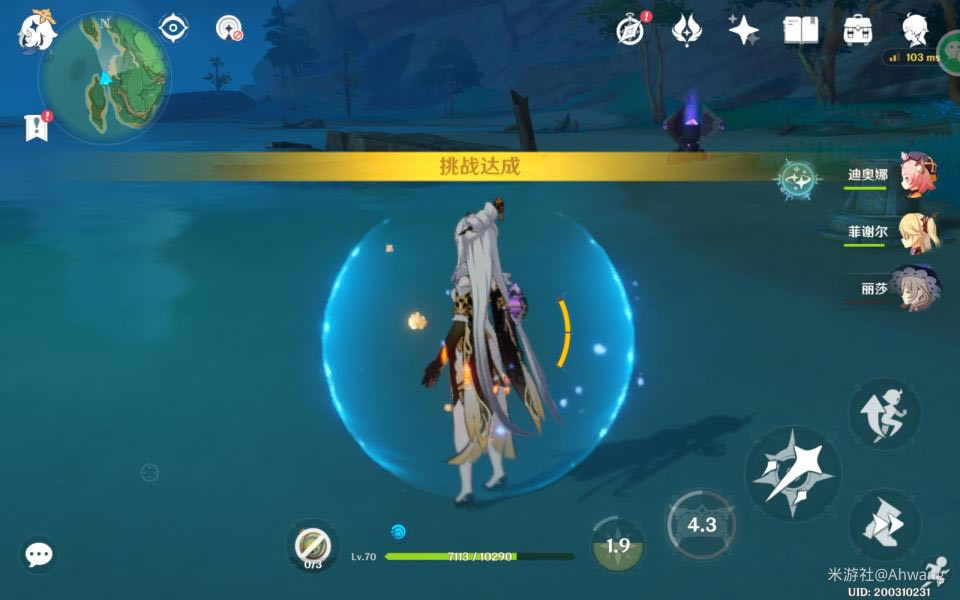Tap the jump button below sprint
Viewport: 960px width, 600px height.
pyautogui.click(x=884, y=524)
